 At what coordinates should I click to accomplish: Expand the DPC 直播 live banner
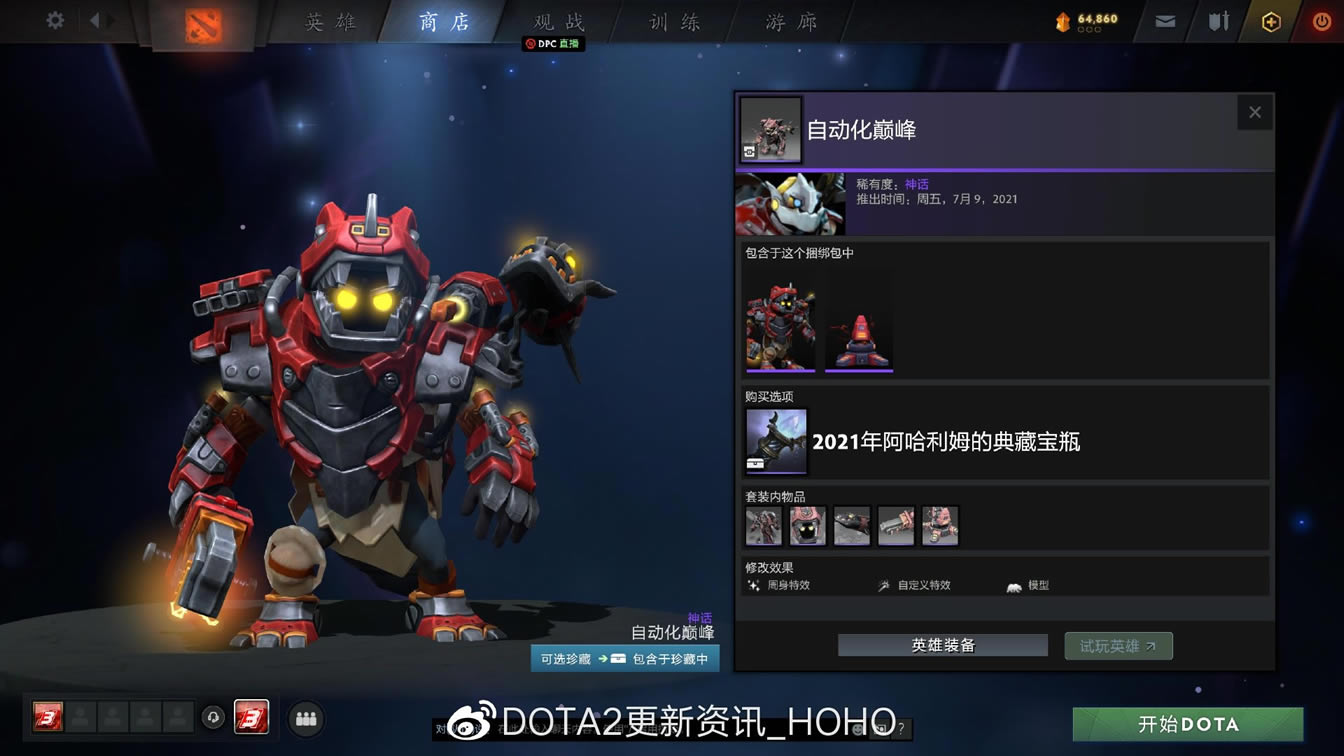coord(553,44)
